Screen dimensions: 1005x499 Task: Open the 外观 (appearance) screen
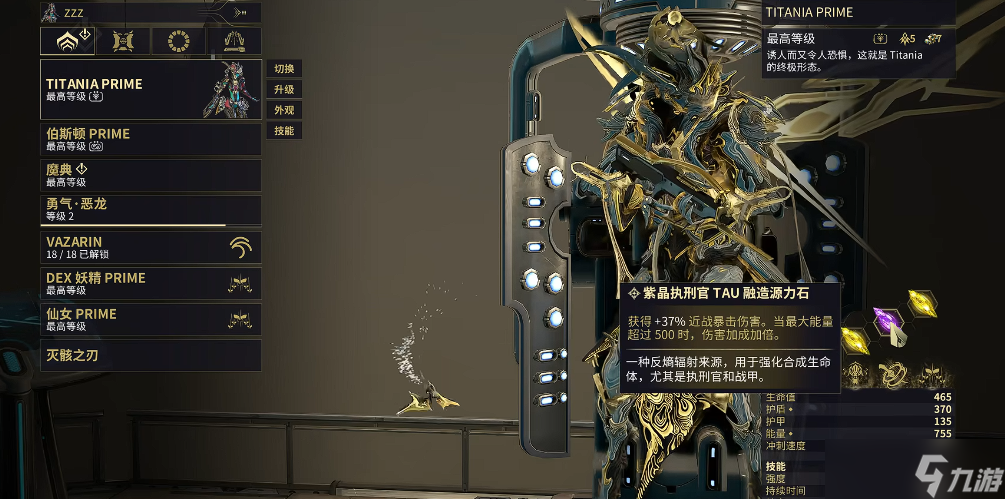(x=284, y=110)
